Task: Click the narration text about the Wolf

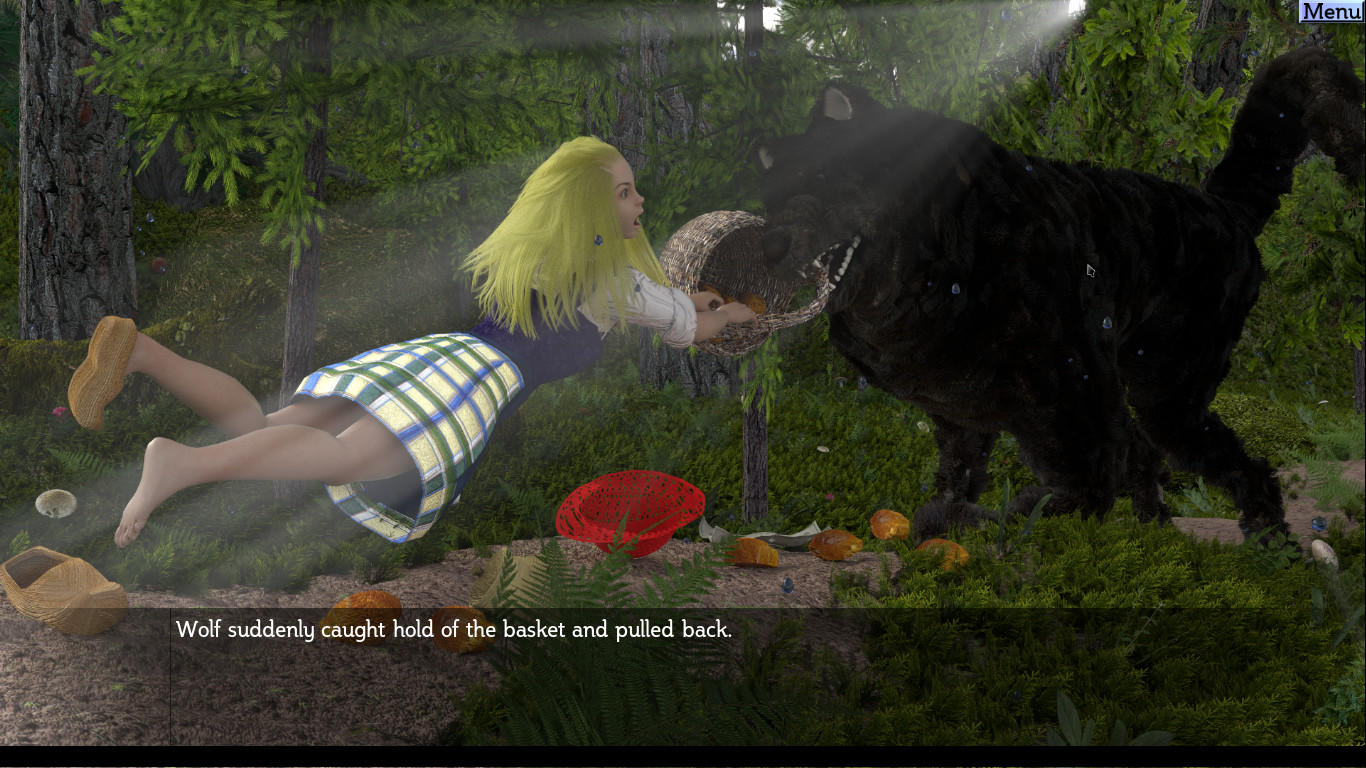Action: (x=454, y=630)
